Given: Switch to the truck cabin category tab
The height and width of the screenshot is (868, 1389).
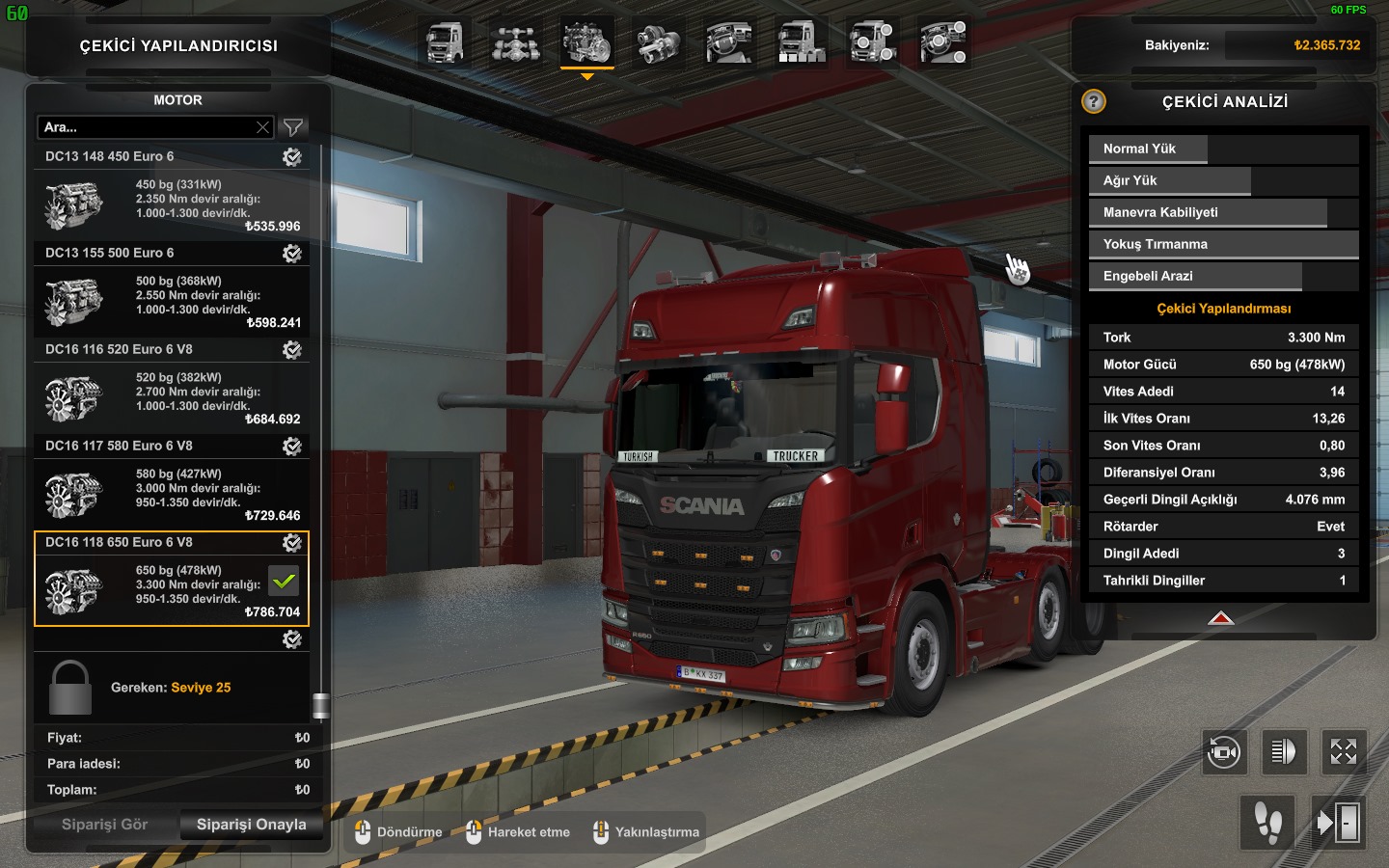Looking at the screenshot, I should (445, 43).
